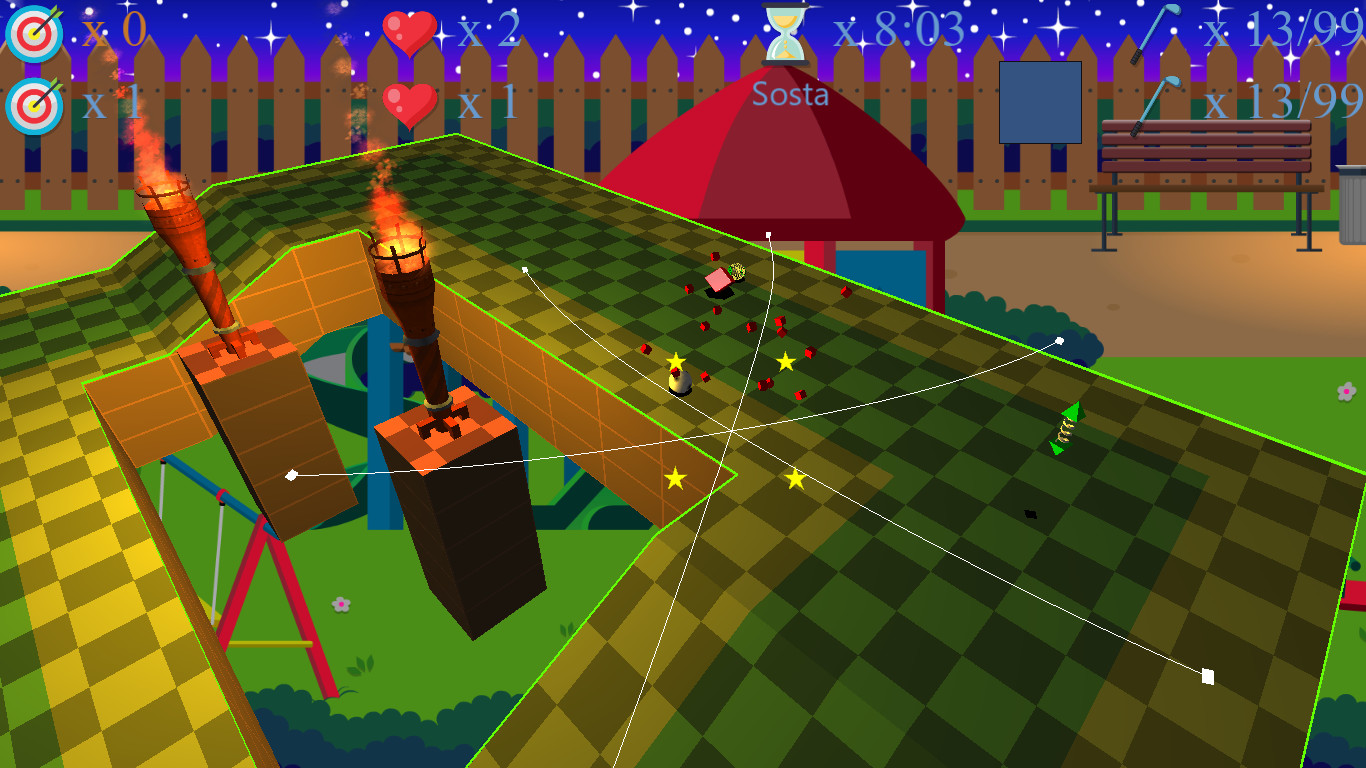Click the golden dice power-up
The image size is (1366, 768).
[736, 271]
